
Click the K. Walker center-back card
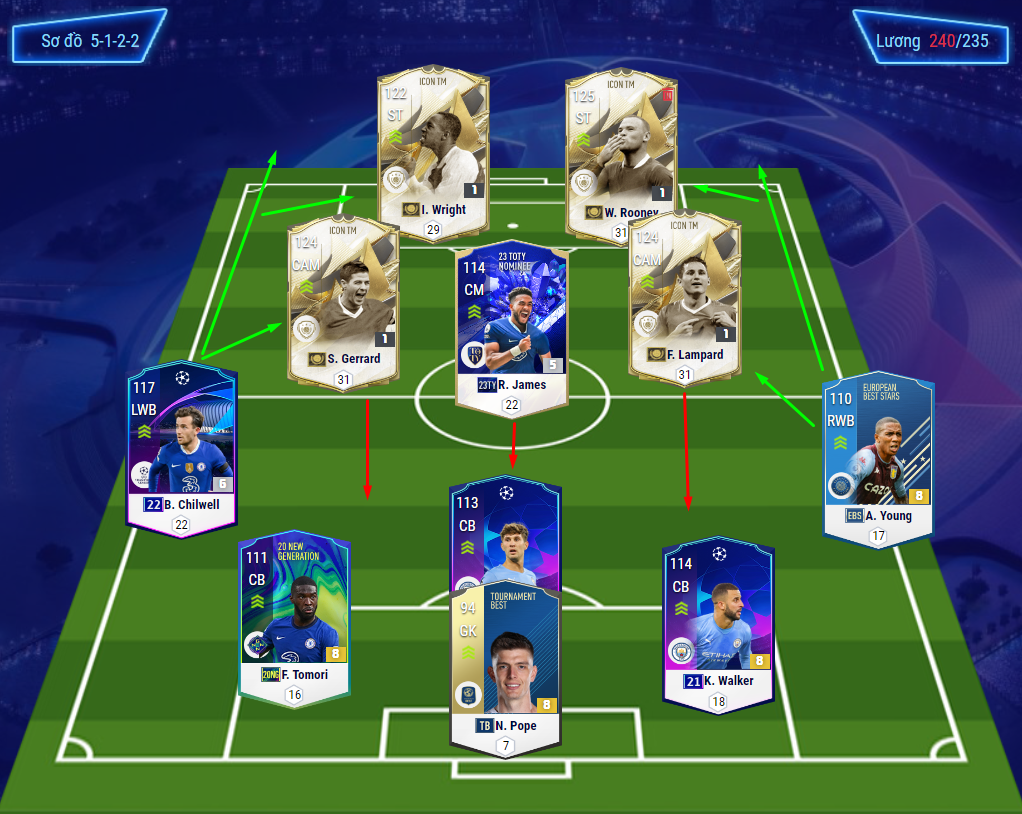pos(719,620)
